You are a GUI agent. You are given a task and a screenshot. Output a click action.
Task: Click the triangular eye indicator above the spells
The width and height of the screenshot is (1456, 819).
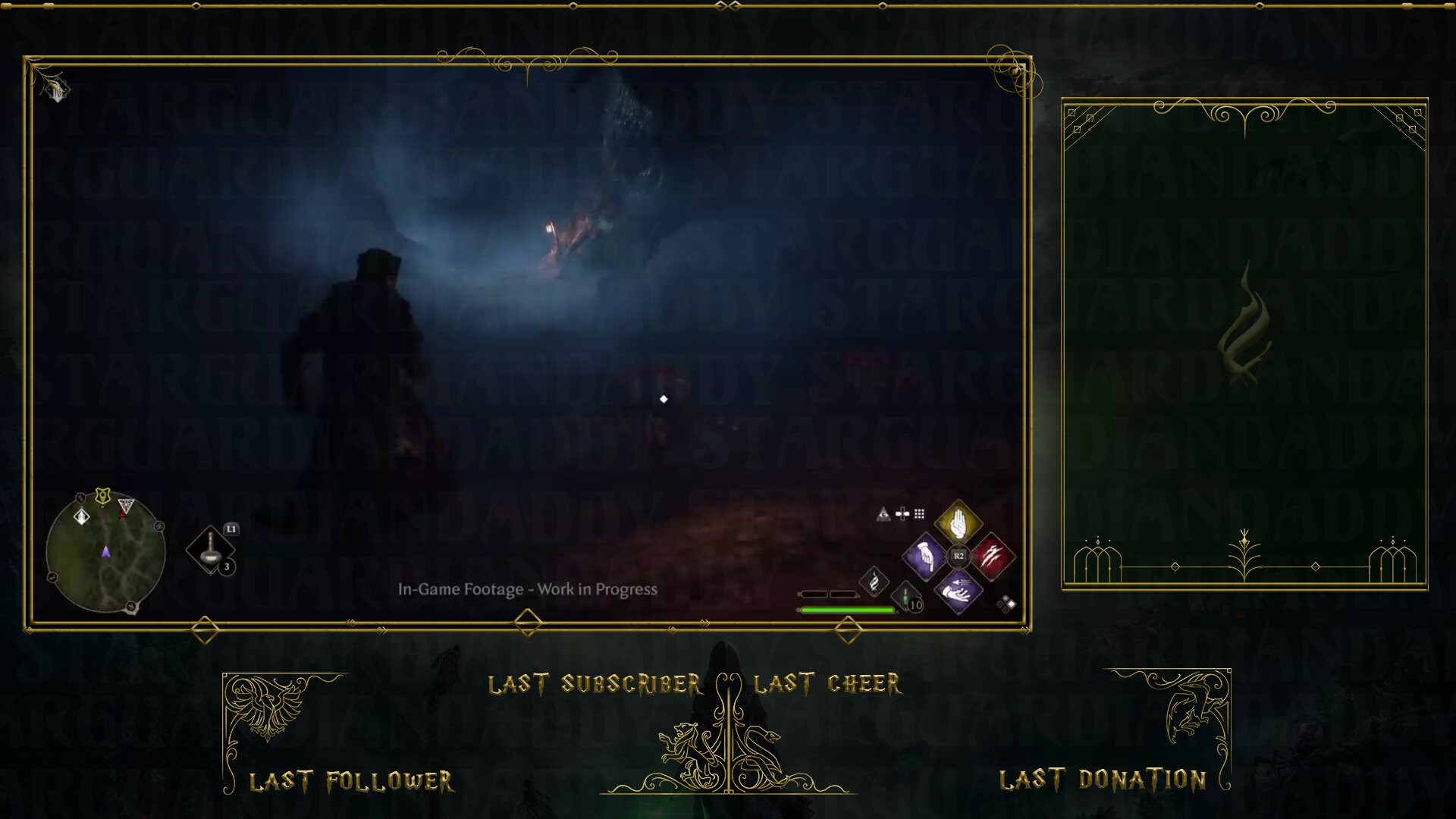point(883,514)
